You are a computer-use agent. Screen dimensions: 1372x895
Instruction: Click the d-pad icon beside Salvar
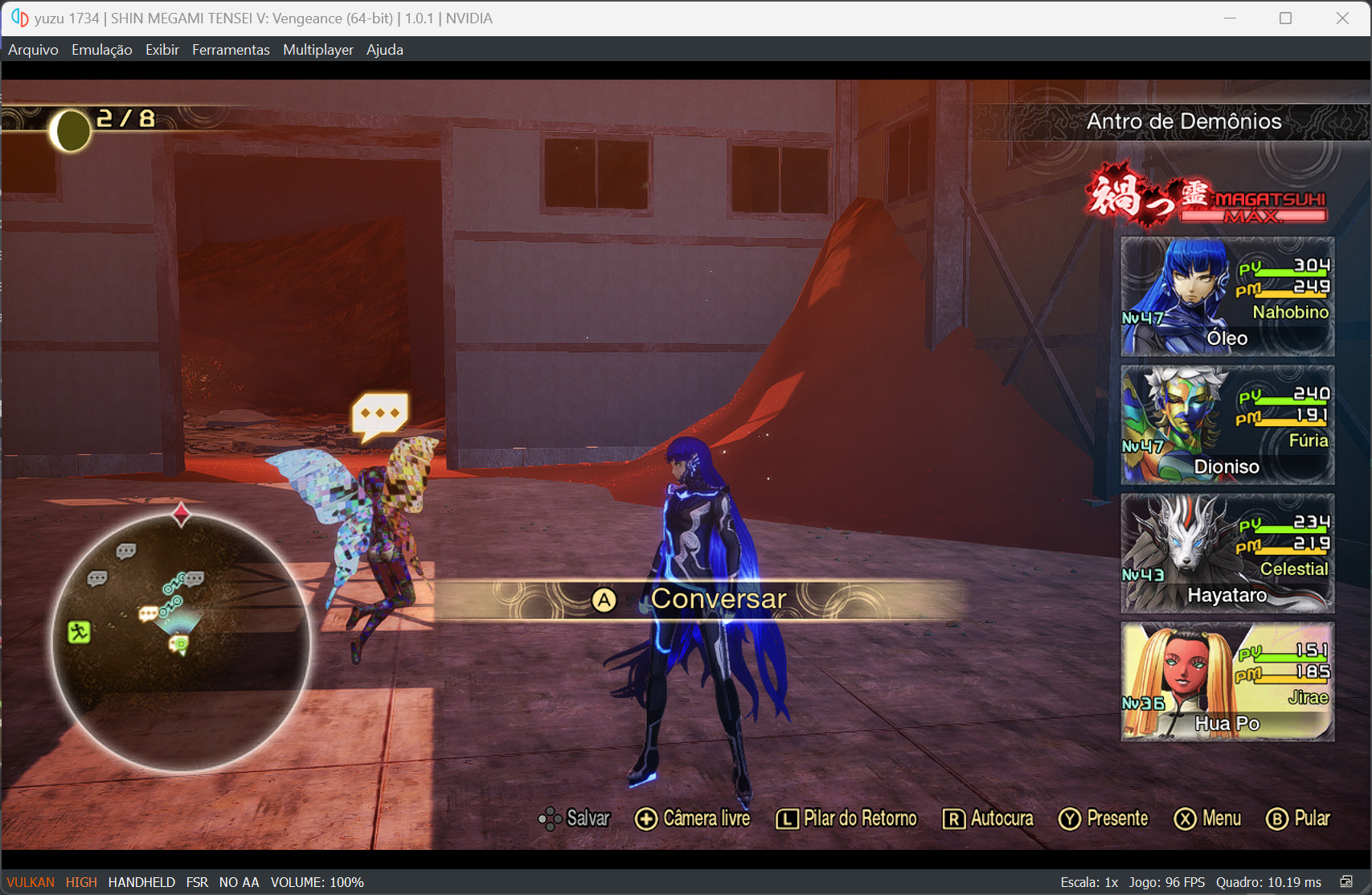click(551, 819)
